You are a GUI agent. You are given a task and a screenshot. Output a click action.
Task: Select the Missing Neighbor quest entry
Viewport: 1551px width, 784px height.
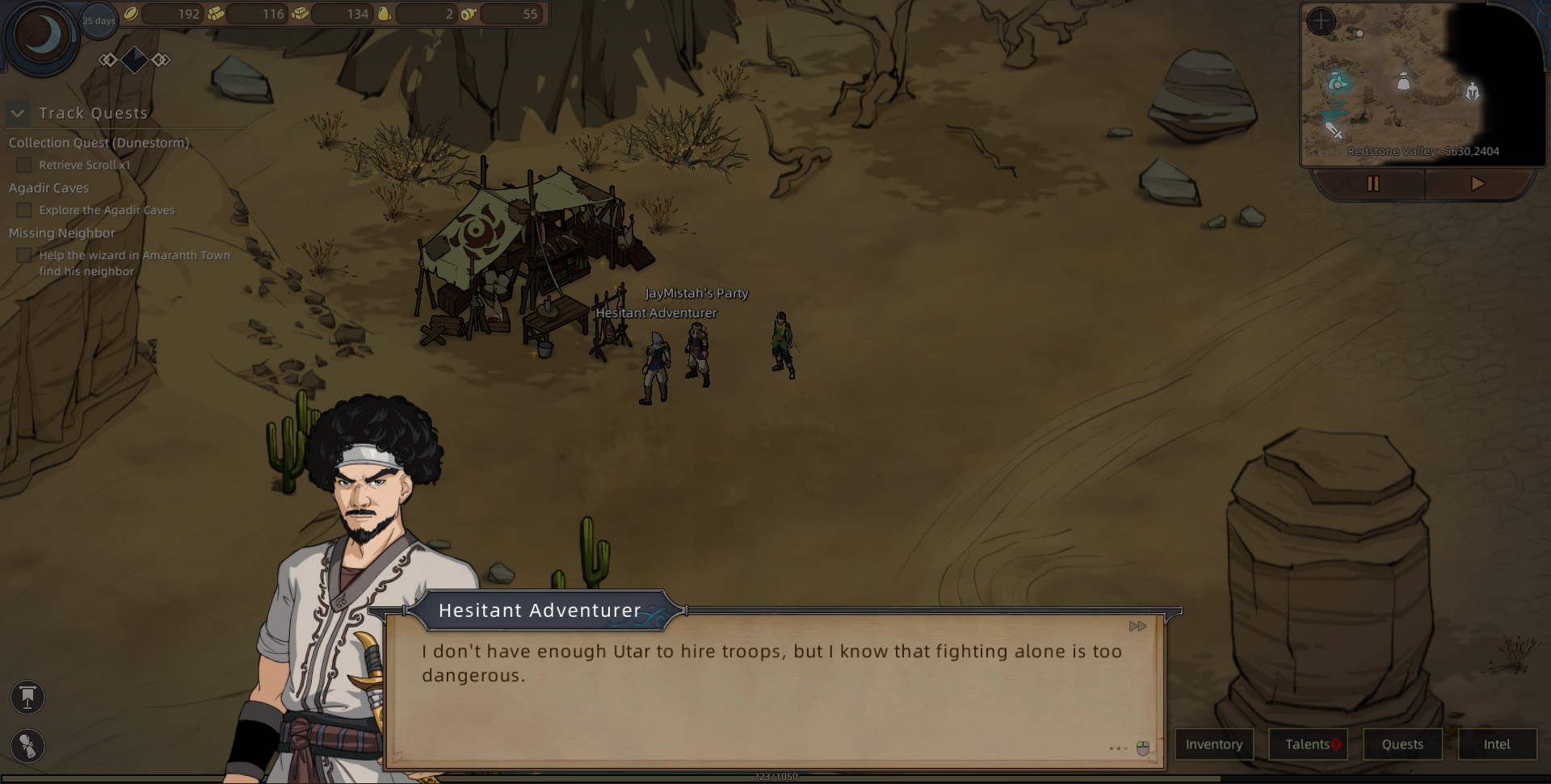pyautogui.click(x=61, y=233)
